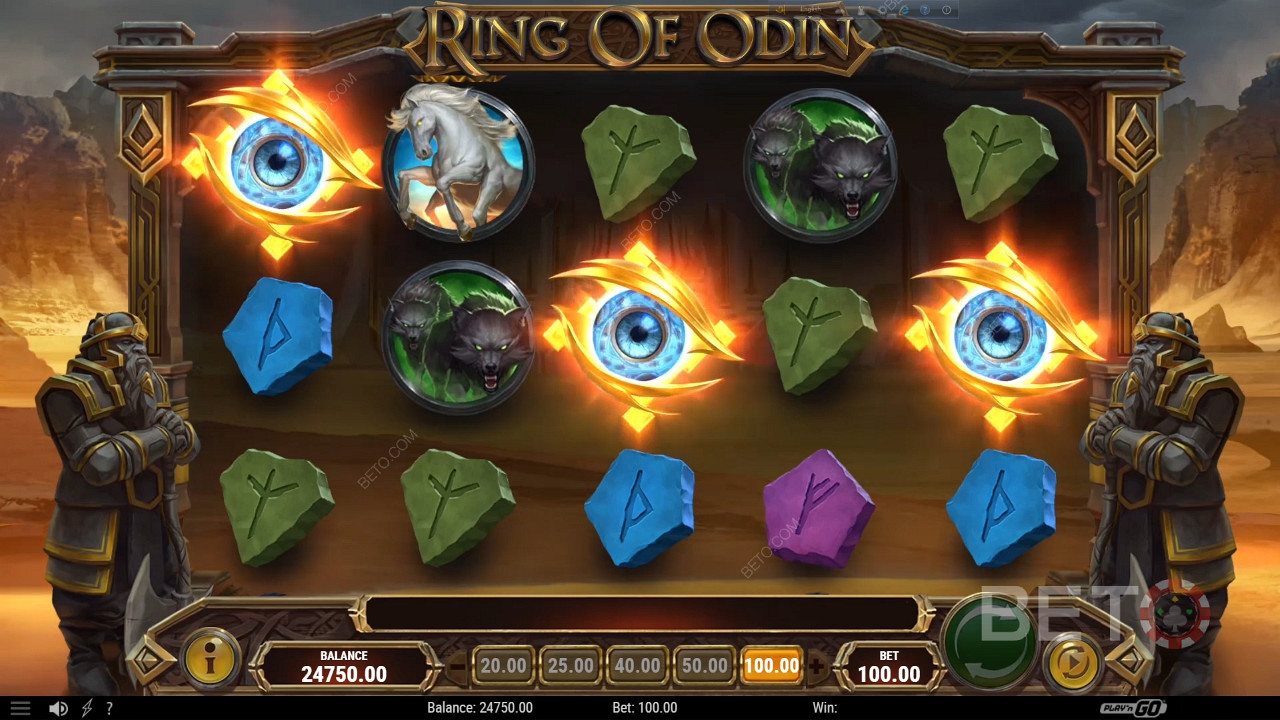Toggle the sound speaker icon
Screen dimensions: 1280x720
tap(59, 708)
